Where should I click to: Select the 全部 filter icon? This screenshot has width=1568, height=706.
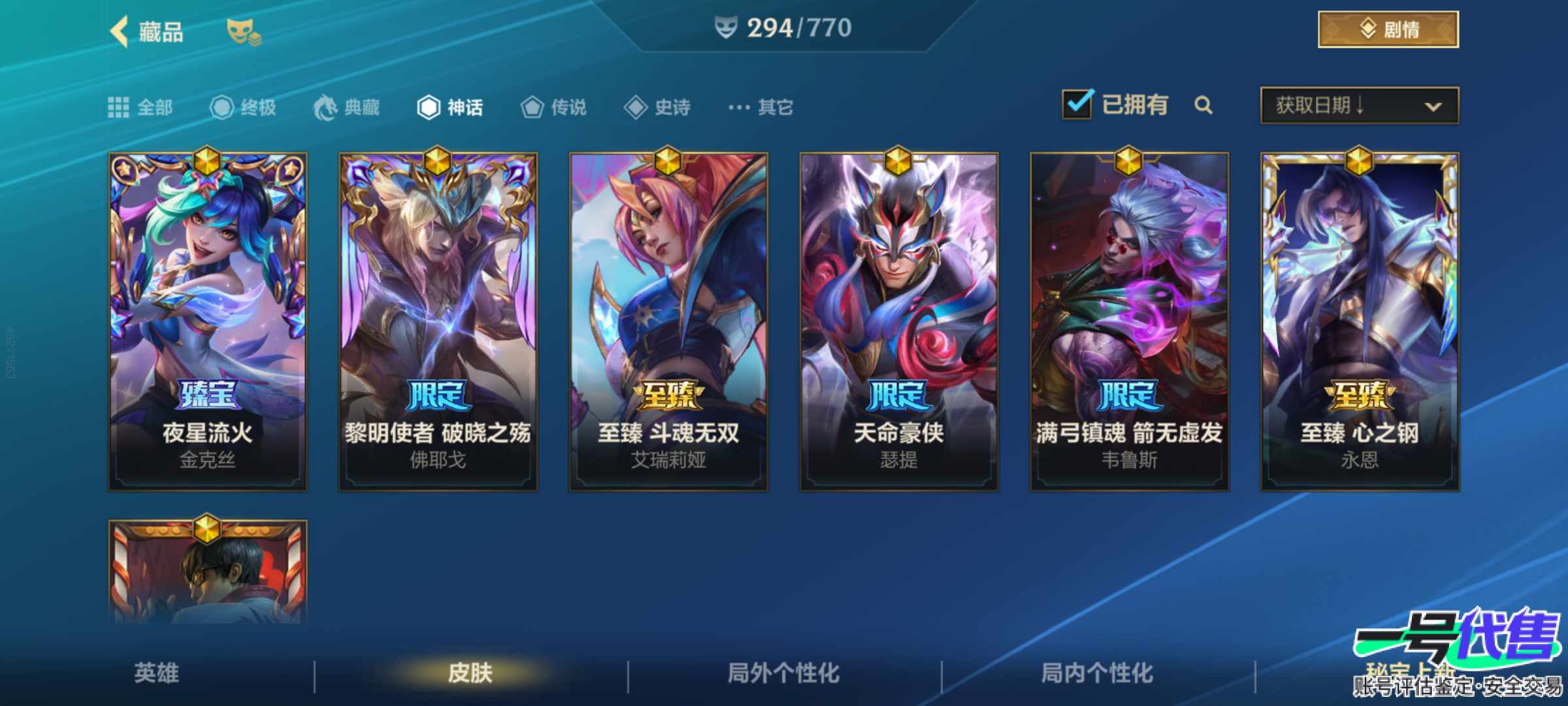(118, 108)
